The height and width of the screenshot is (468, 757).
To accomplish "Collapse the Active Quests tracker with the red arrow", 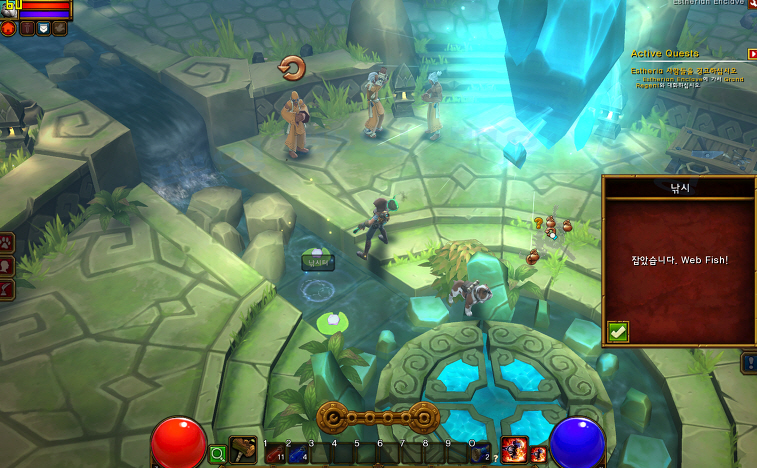I will 752,53.
